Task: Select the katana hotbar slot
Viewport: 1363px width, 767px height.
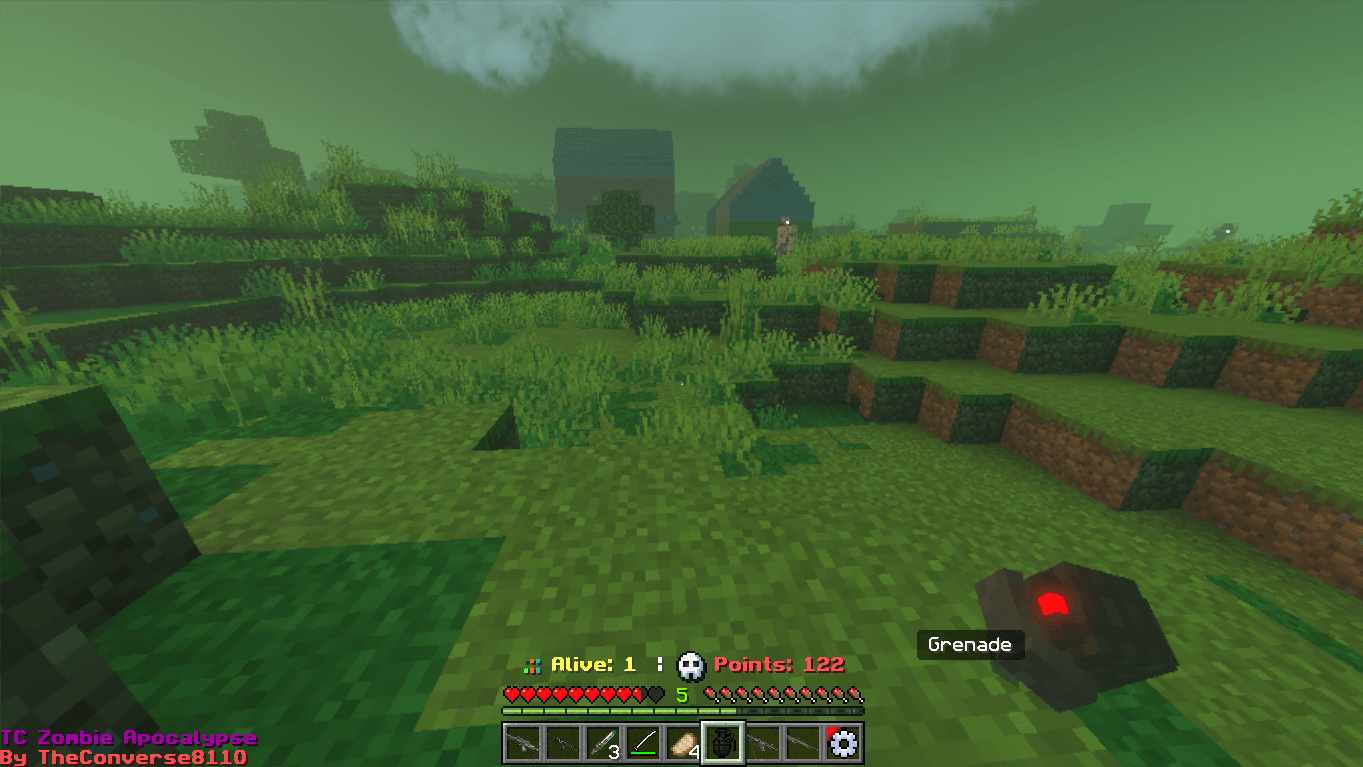Action: point(641,742)
